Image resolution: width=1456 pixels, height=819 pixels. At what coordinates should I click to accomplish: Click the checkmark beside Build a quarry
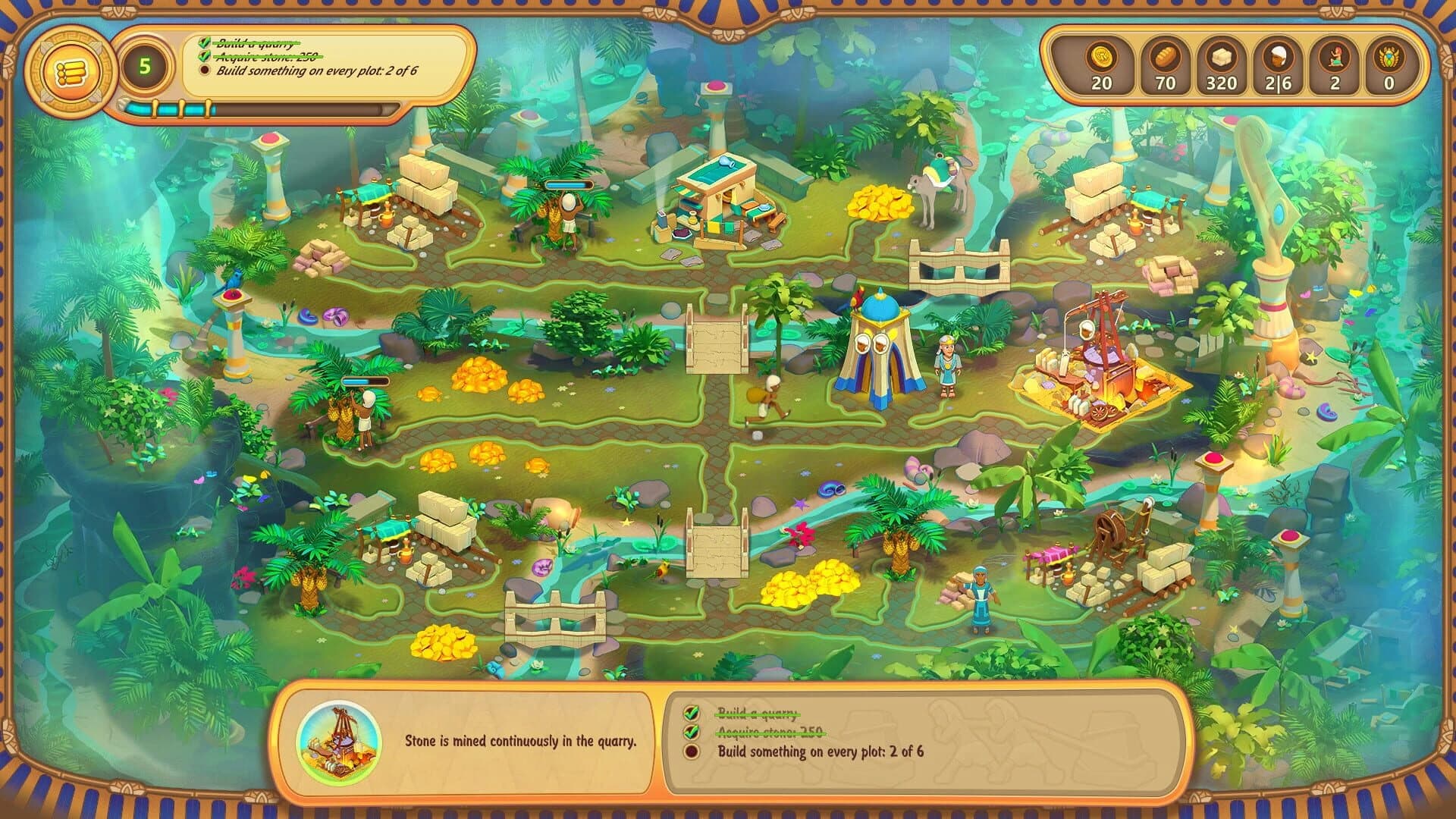(x=203, y=44)
